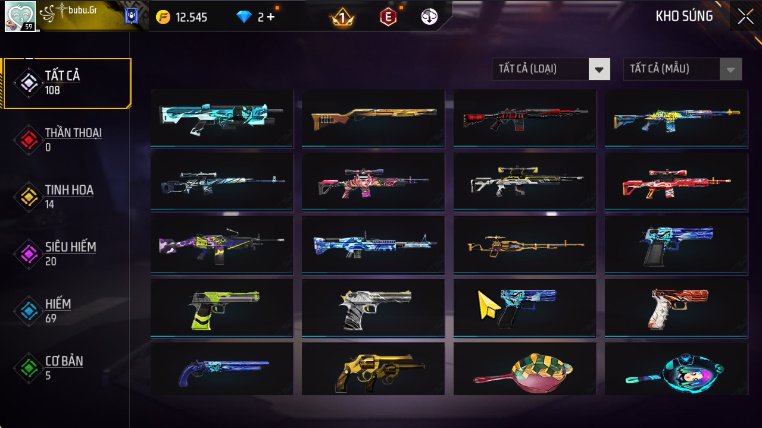762x428 pixels.
Task: Pick the lime green pistol skin
Action: tap(222, 307)
